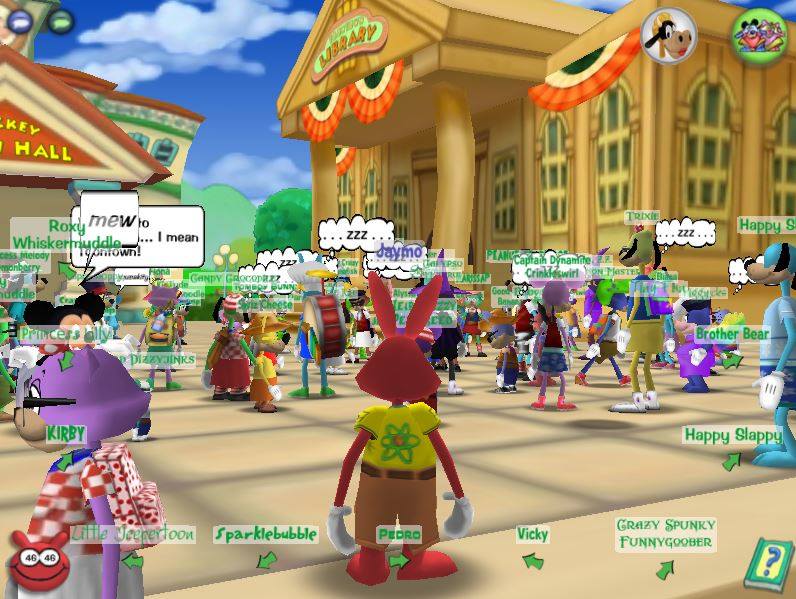This screenshot has width=796, height=599.
Task: Open the green SpeedChat bubble button
Action: tap(60, 19)
